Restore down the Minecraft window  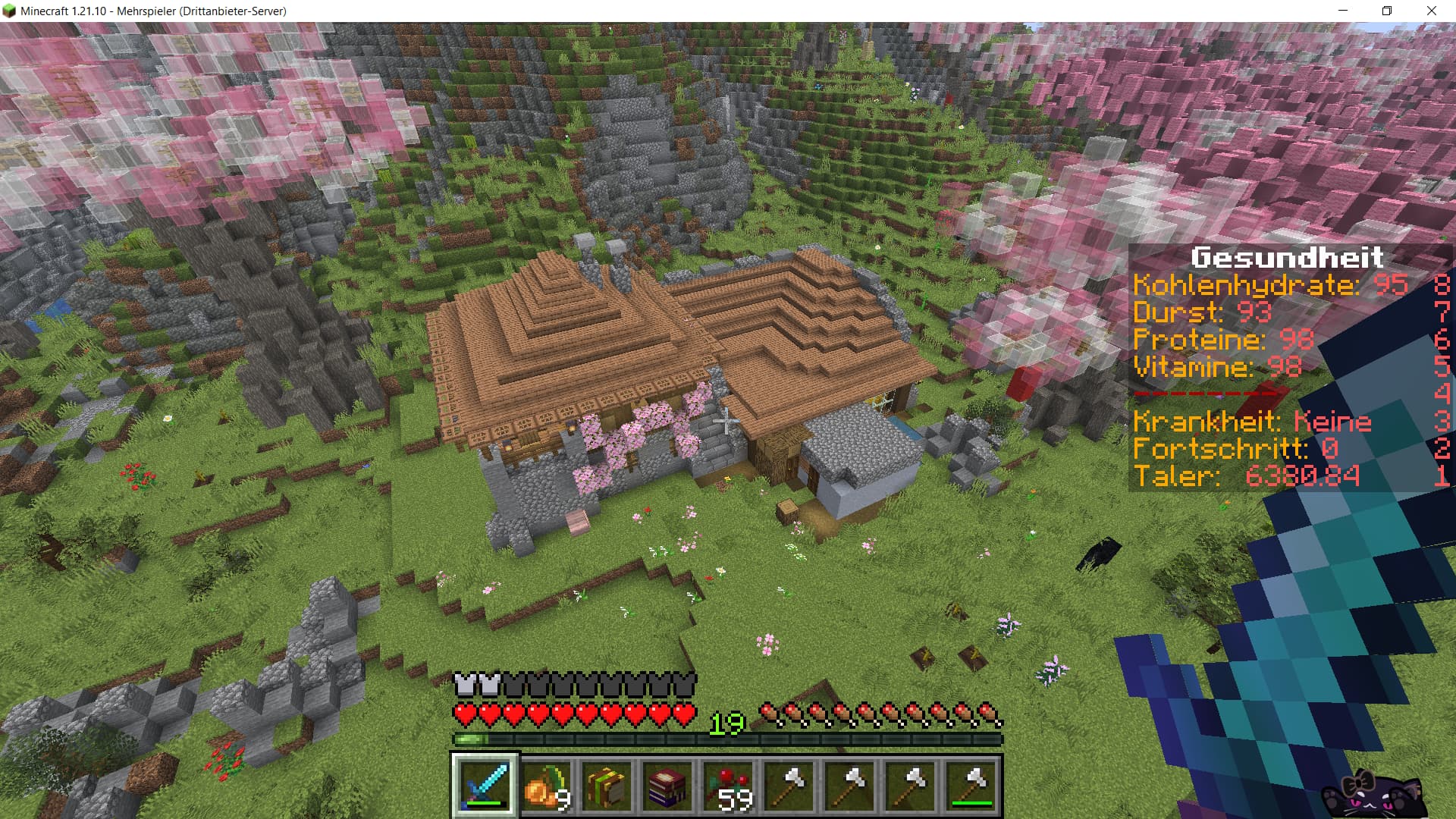pos(1387,11)
